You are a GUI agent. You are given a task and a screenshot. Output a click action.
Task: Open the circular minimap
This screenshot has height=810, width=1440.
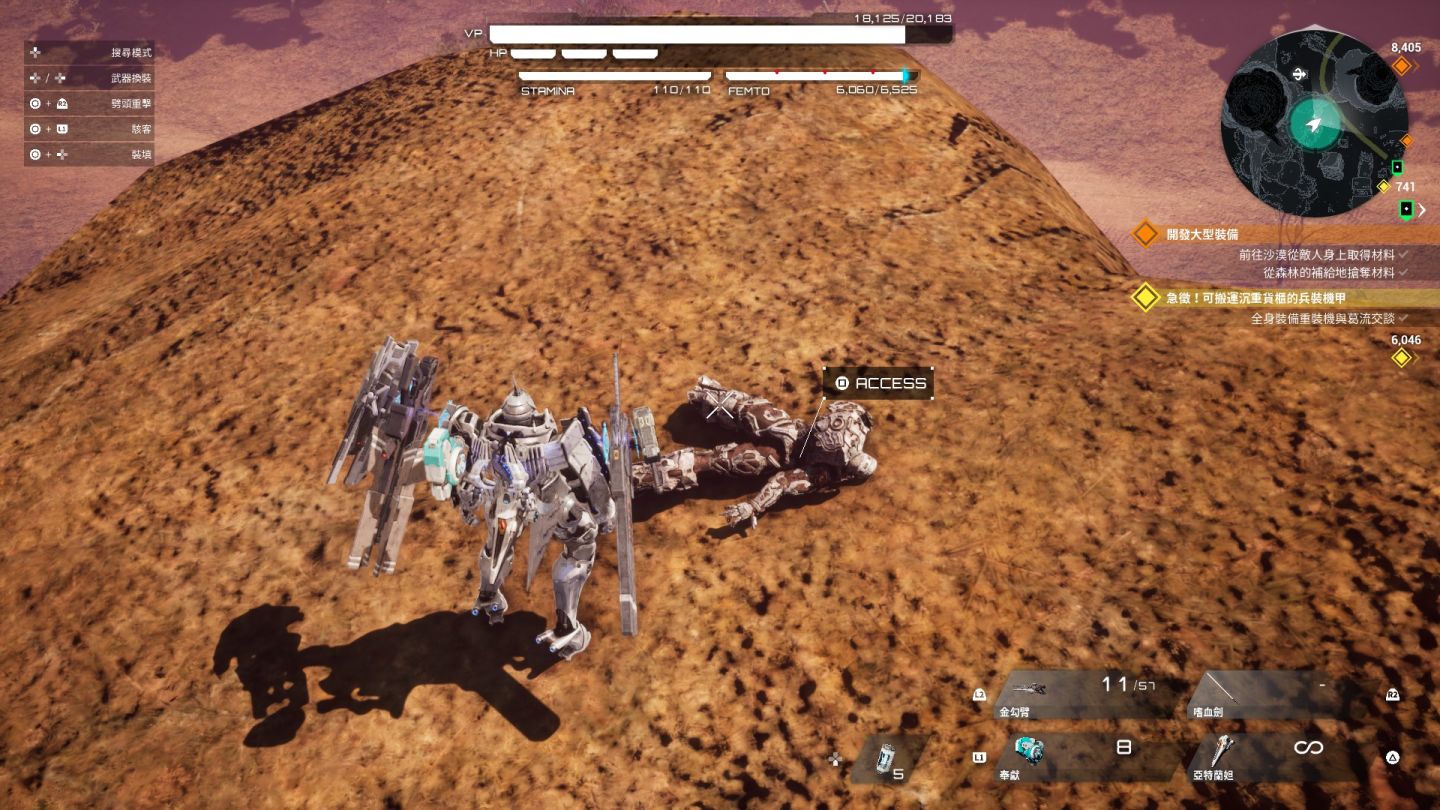click(1314, 123)
